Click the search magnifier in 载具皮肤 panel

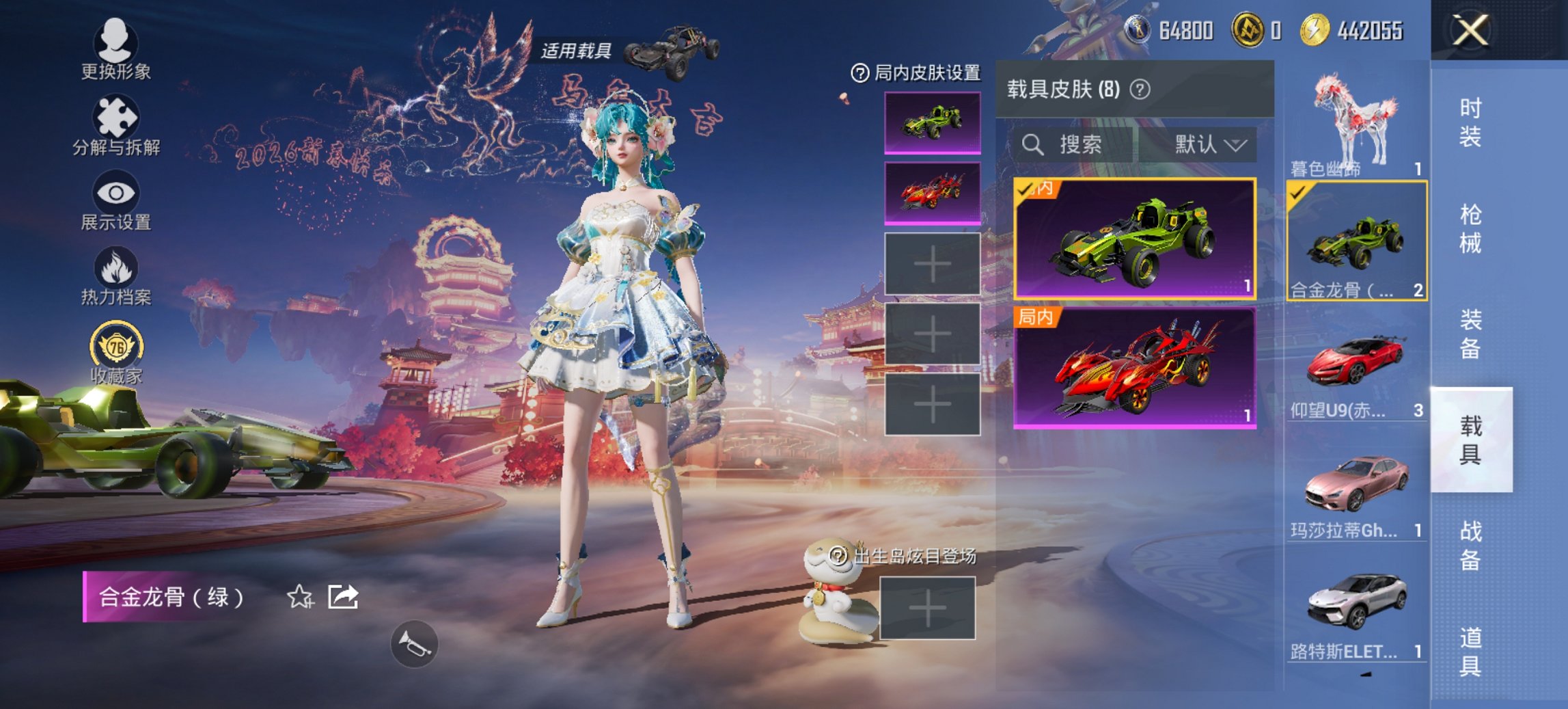[1032, 146]
